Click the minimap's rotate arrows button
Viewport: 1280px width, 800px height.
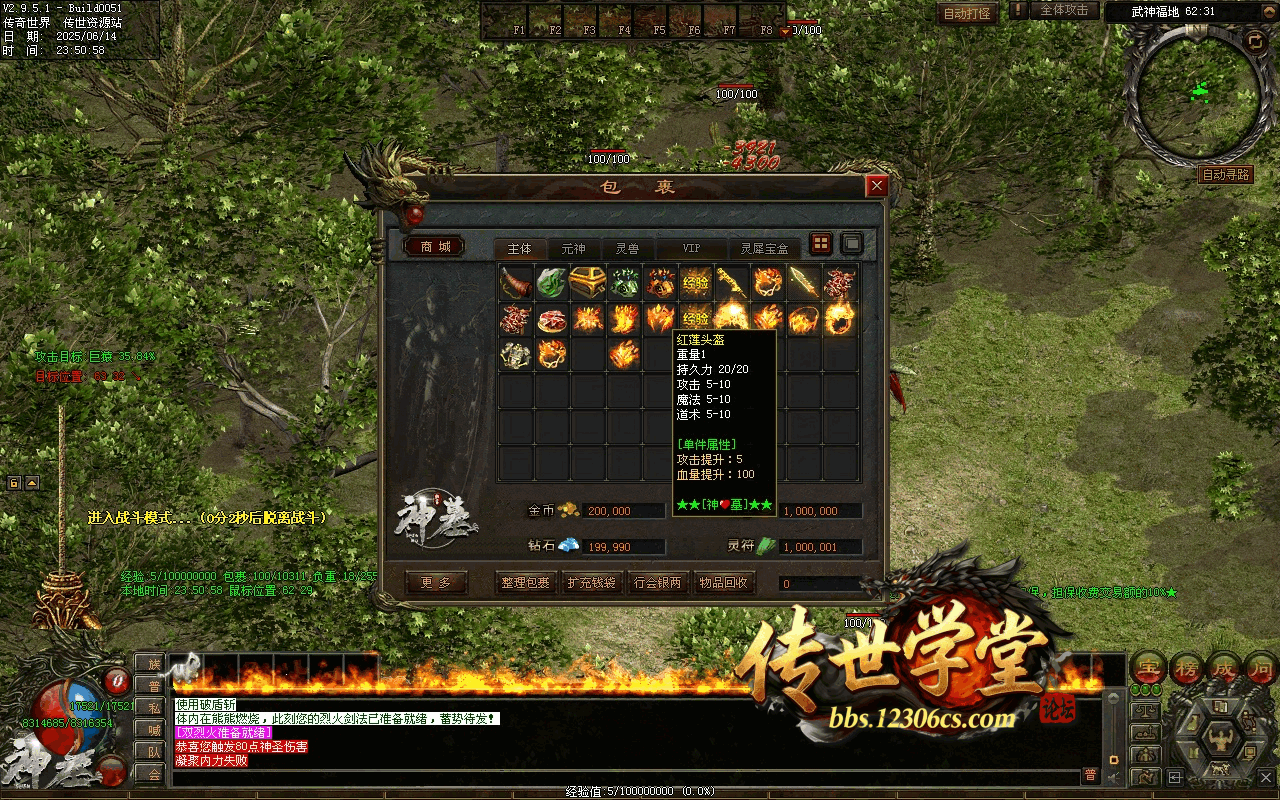click(1254, 41)
